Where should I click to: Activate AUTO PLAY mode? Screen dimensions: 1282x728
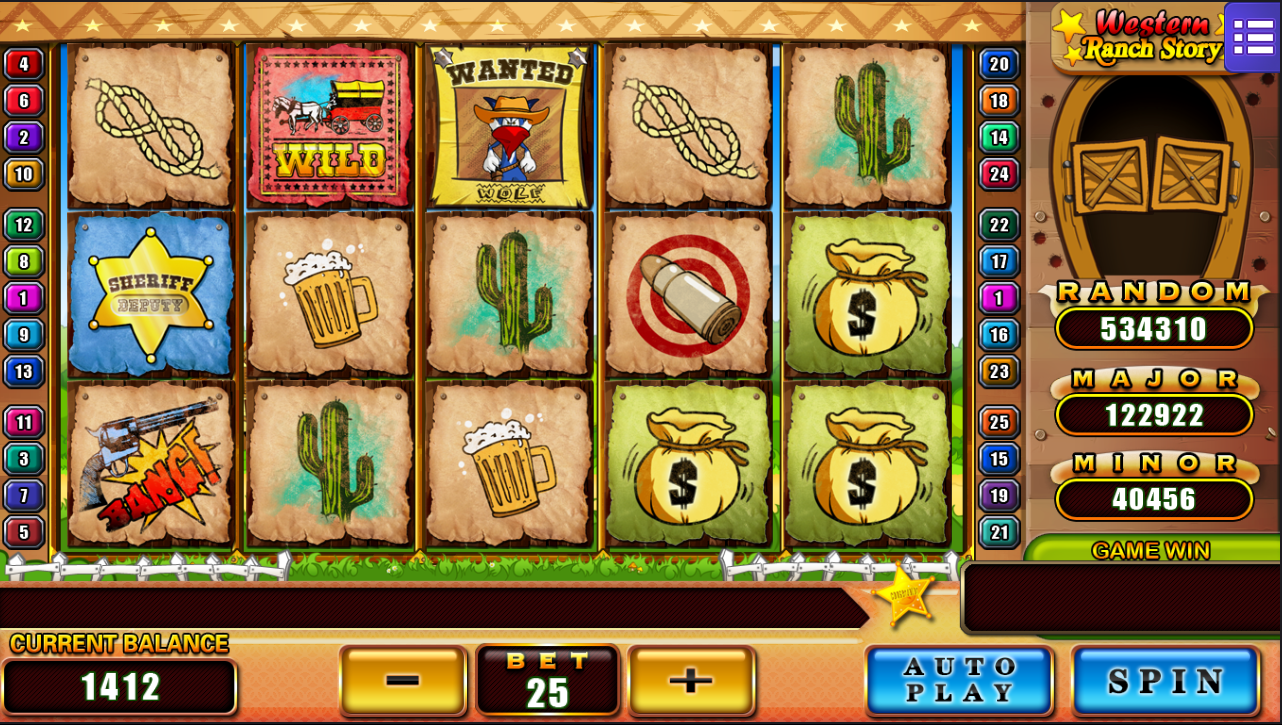[x=959, y=681]
